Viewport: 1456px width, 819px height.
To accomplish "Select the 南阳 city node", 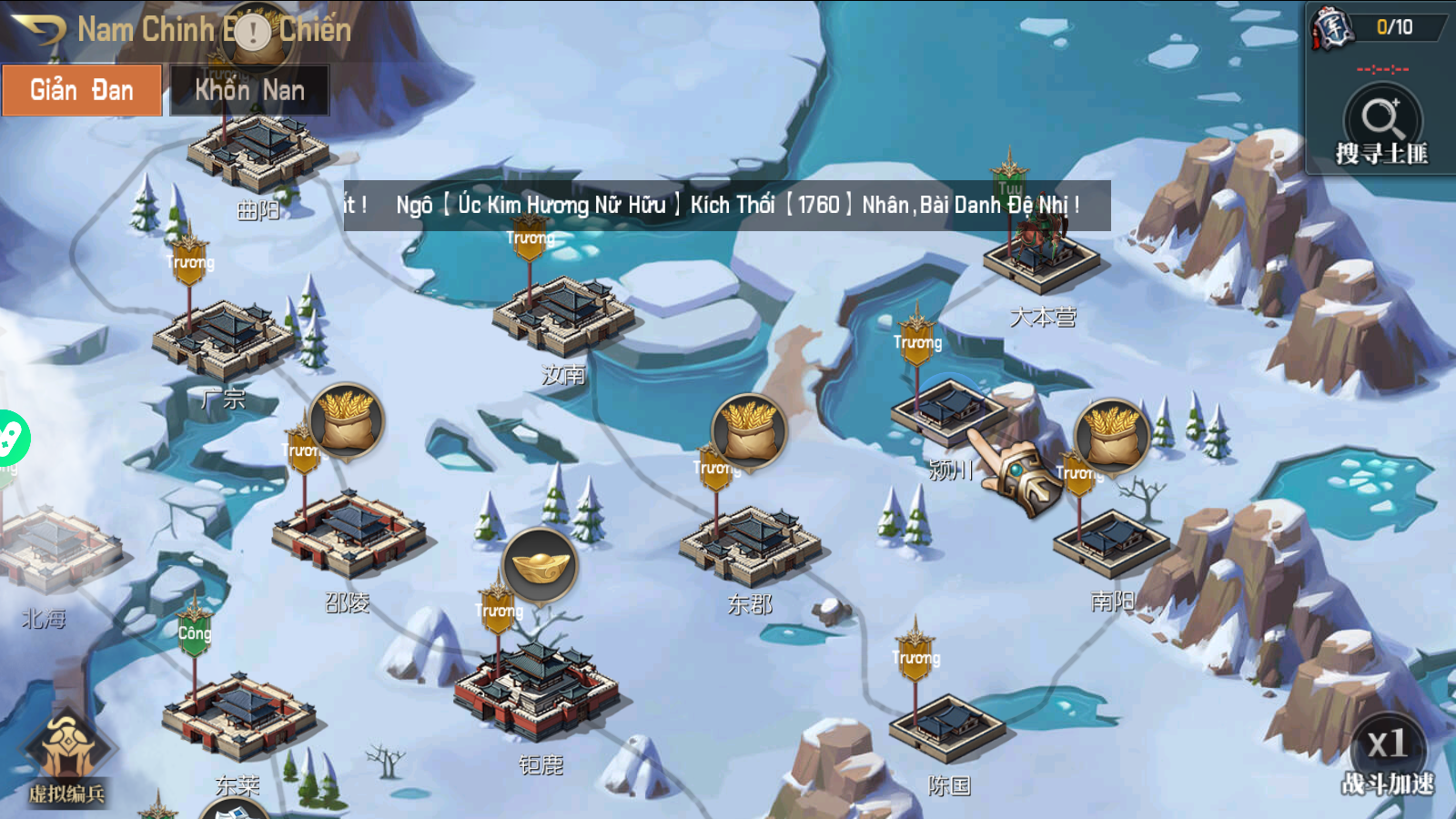I will (x=1110, y=541).
